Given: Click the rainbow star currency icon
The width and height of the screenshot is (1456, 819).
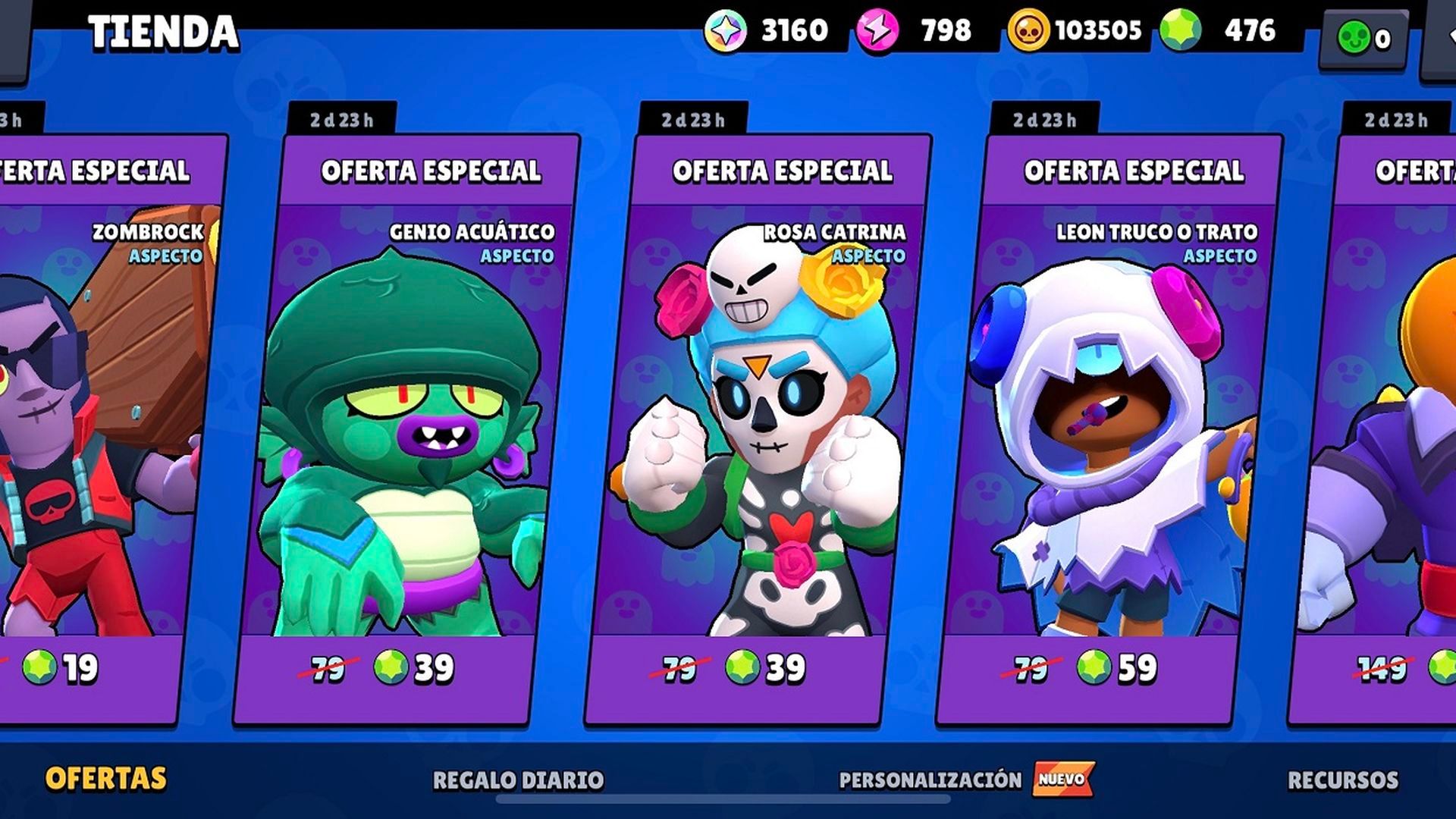Looking at the screenshot, I should click(x=726, y=31).
